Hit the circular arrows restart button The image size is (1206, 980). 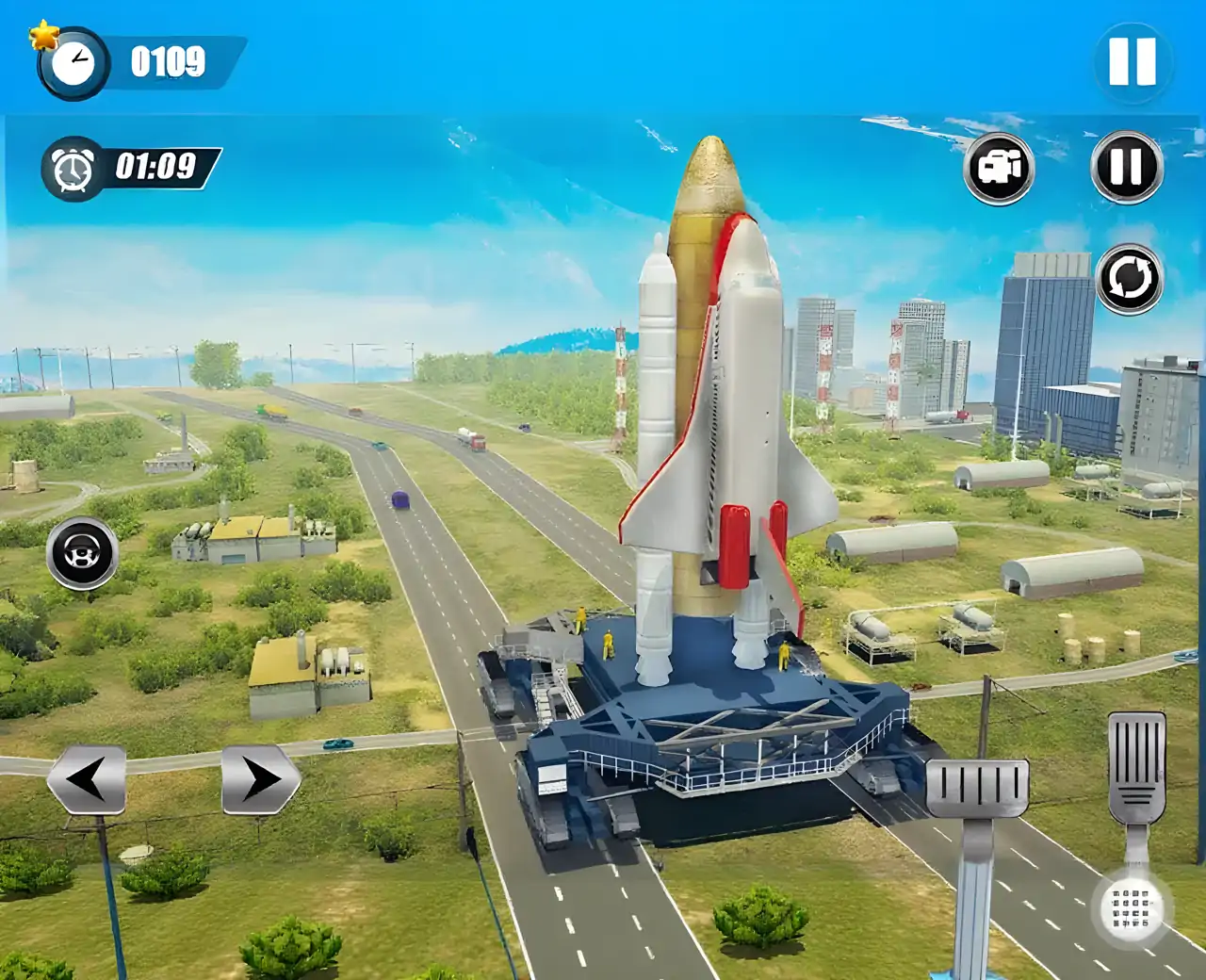click(1129, 279)
